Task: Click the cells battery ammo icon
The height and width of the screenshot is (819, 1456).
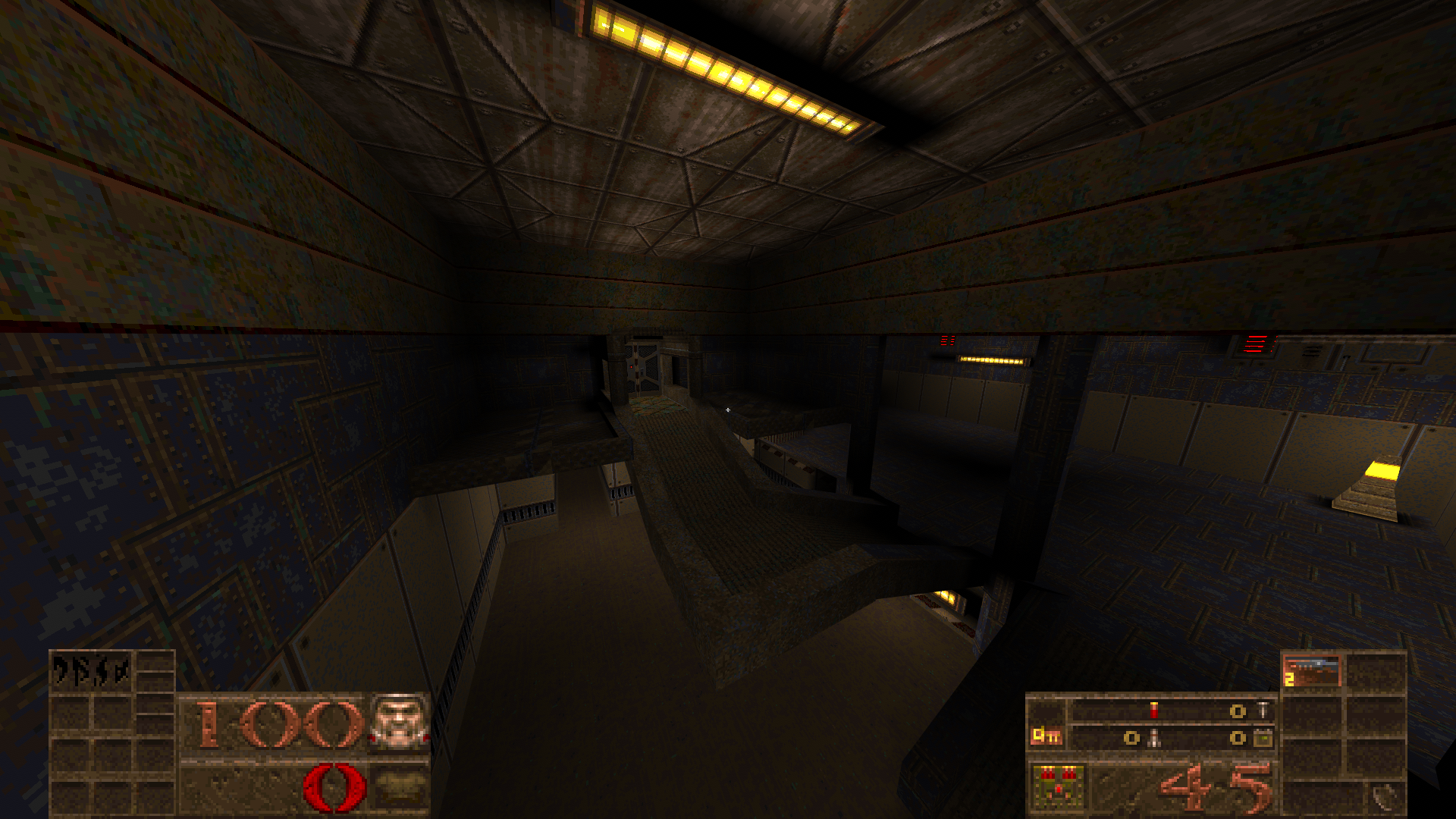Action: [x=1264, y=739]
